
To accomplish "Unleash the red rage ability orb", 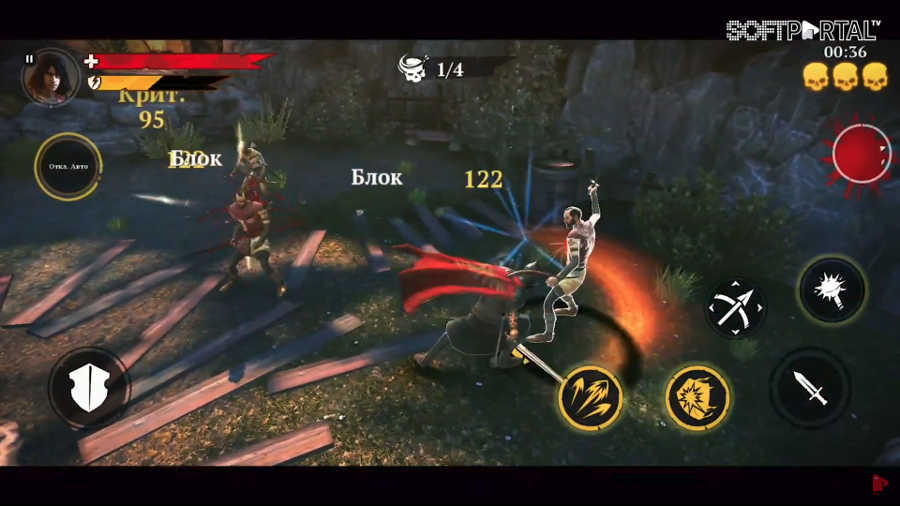I will [x=861, y=154].
